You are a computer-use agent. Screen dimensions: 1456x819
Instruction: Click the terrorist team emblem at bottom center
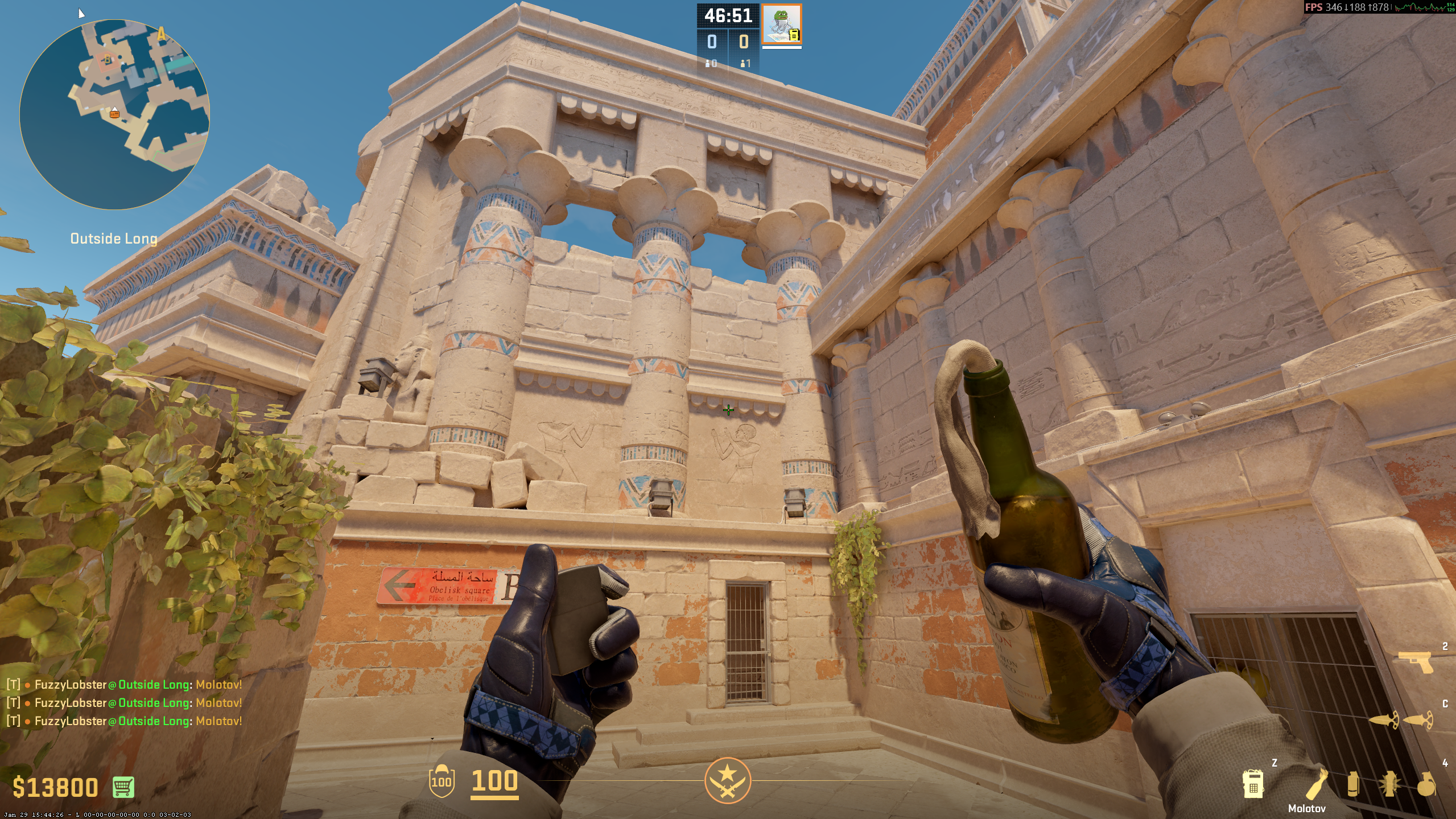click(728, 780)
